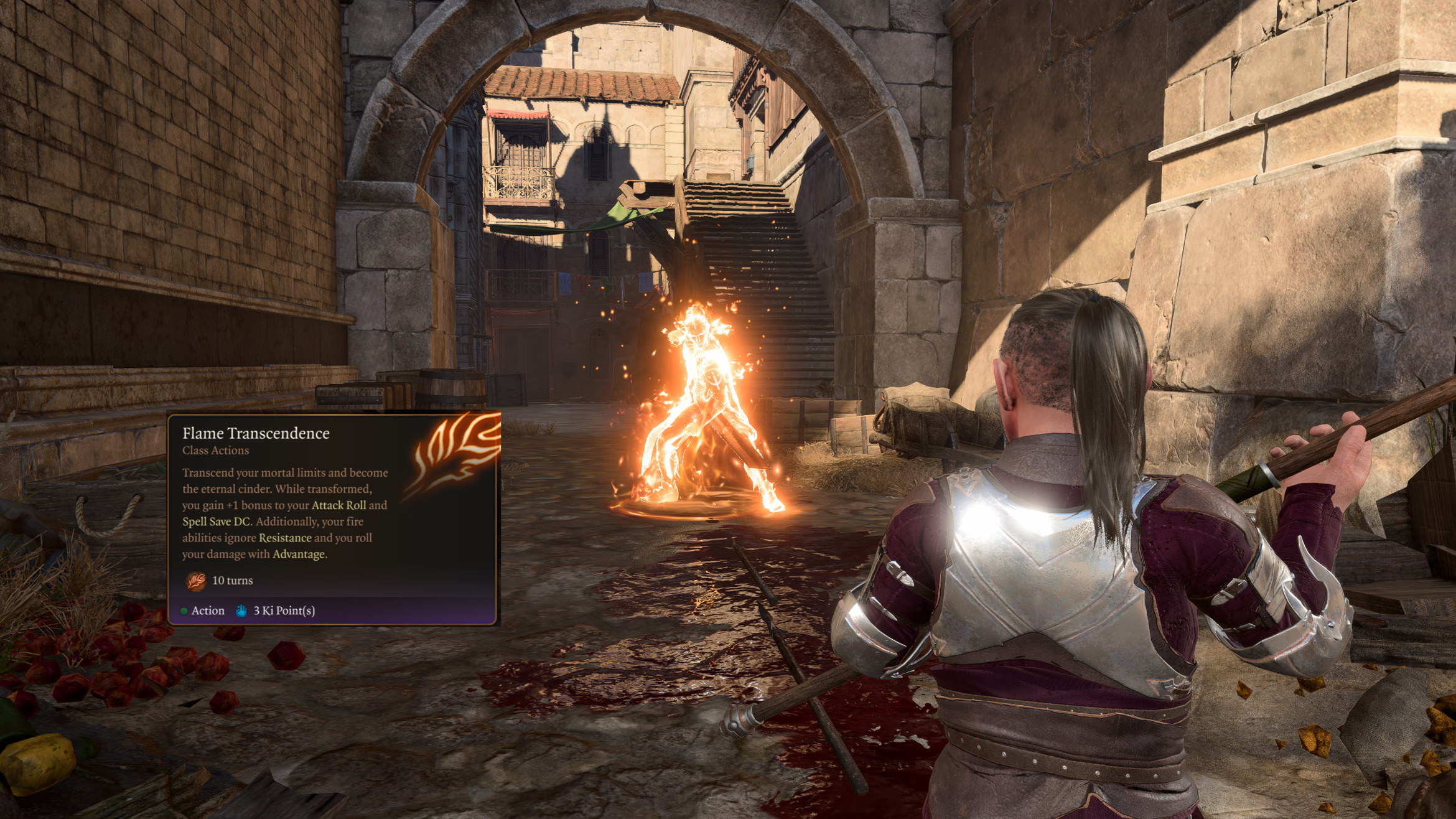1456x819 pixels.
Task: Click the Advantage keyword in the tooltip
Action: (299, 554)
